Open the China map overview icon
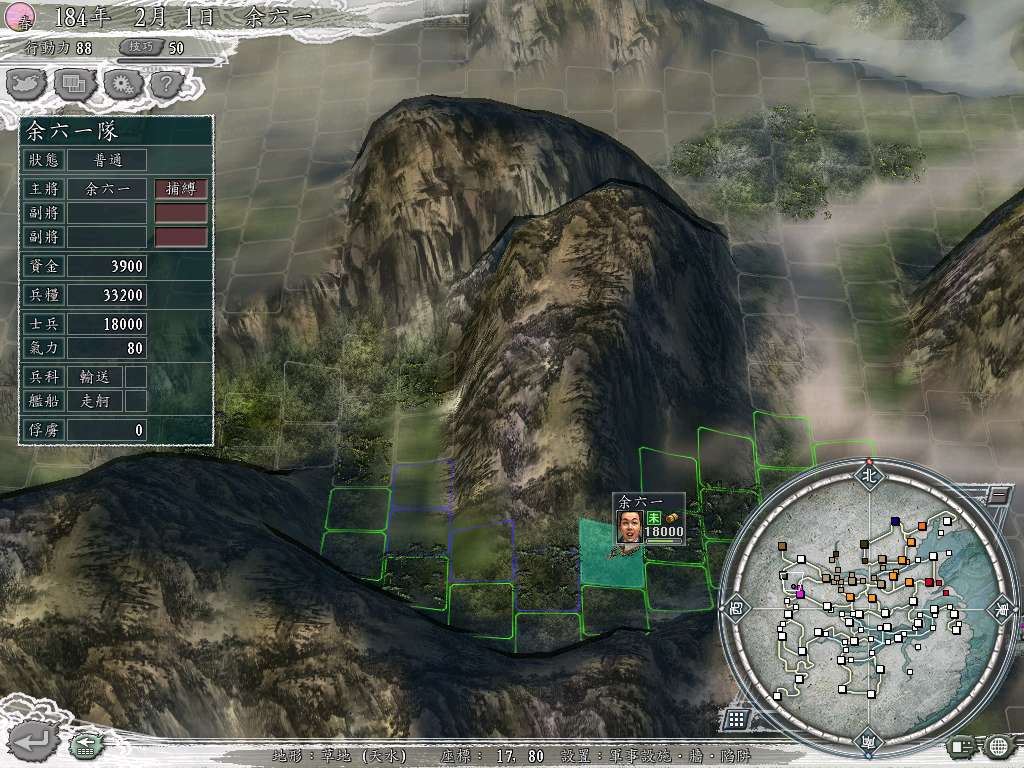 (26, 85)
